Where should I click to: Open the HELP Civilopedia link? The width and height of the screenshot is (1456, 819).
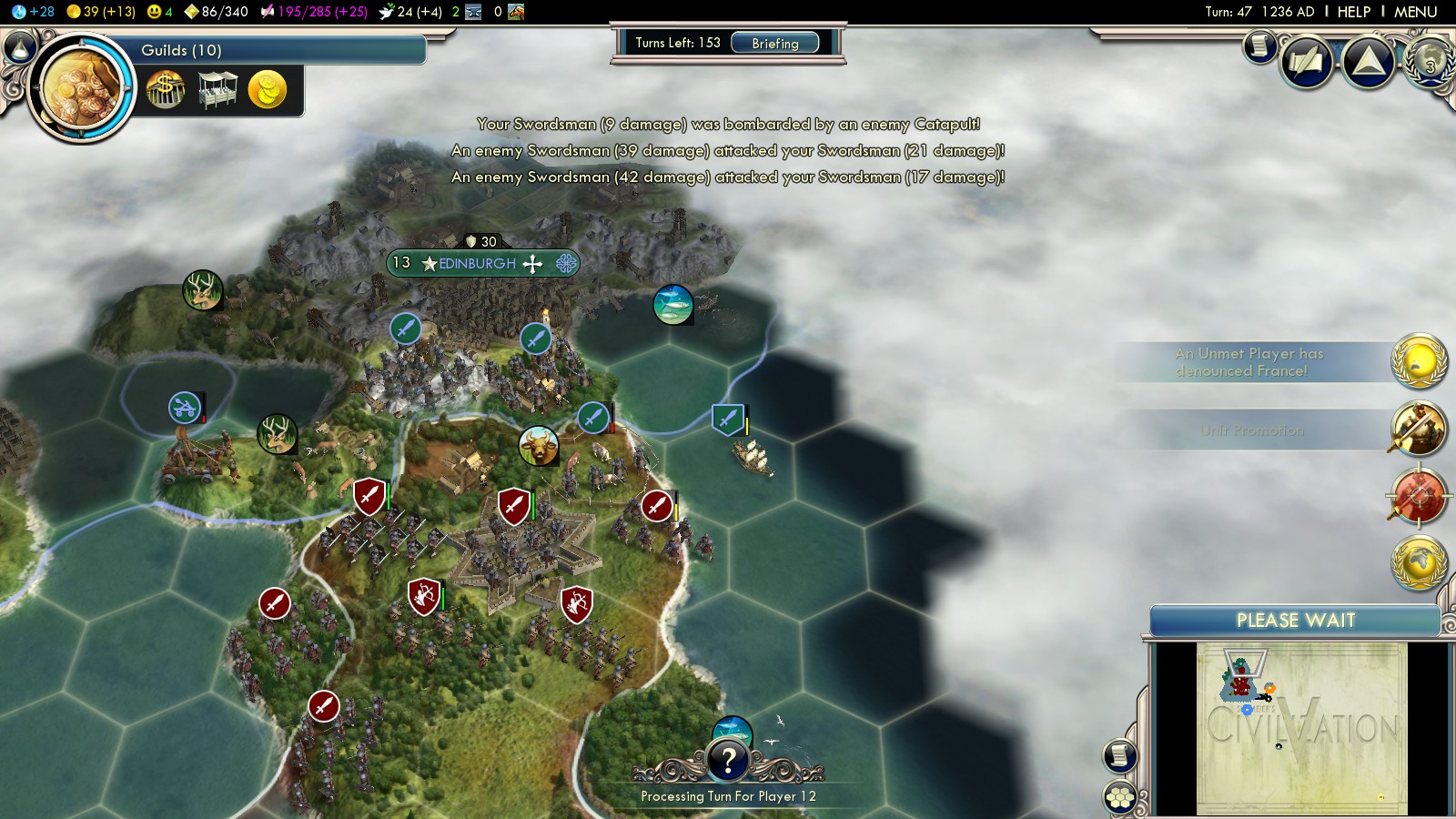click(1353, 12)
